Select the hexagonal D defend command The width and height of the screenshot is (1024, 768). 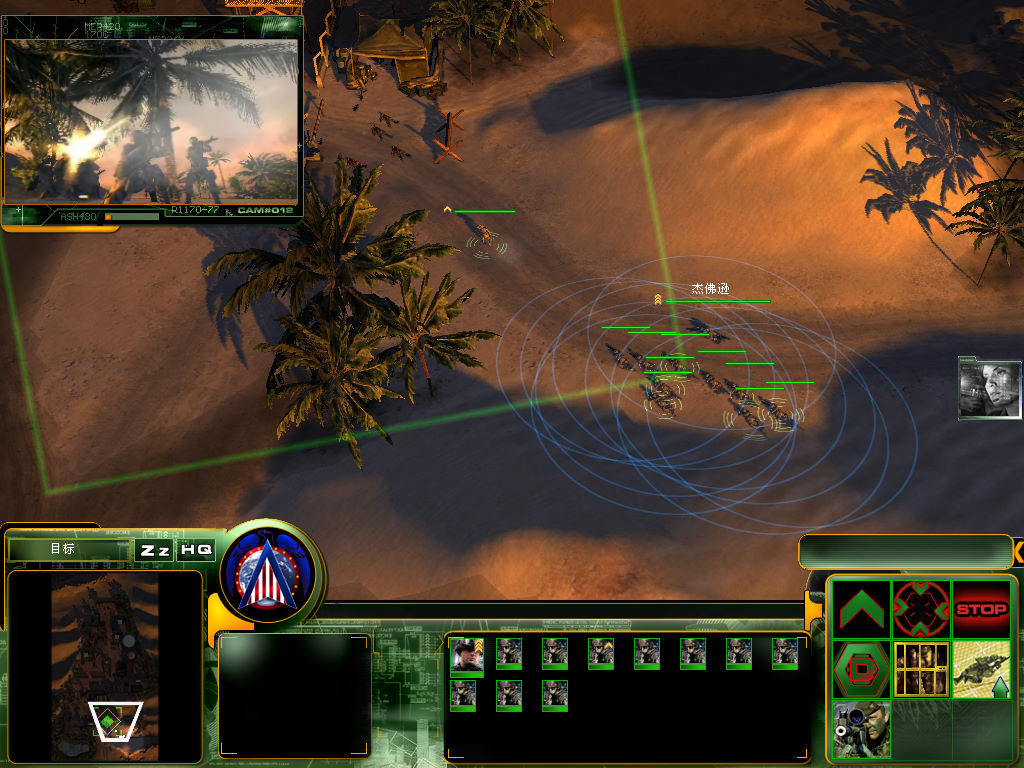(861, 669)
